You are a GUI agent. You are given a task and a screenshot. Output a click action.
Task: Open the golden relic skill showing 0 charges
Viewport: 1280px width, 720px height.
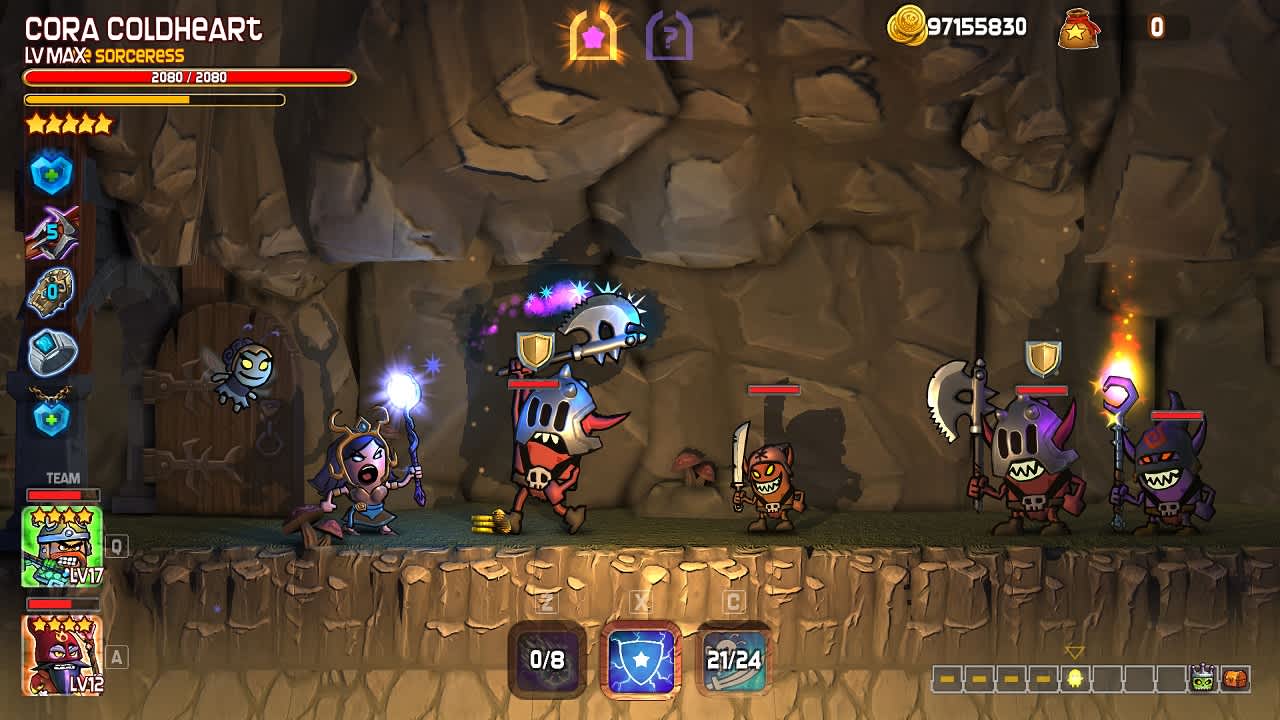(52, 291)
